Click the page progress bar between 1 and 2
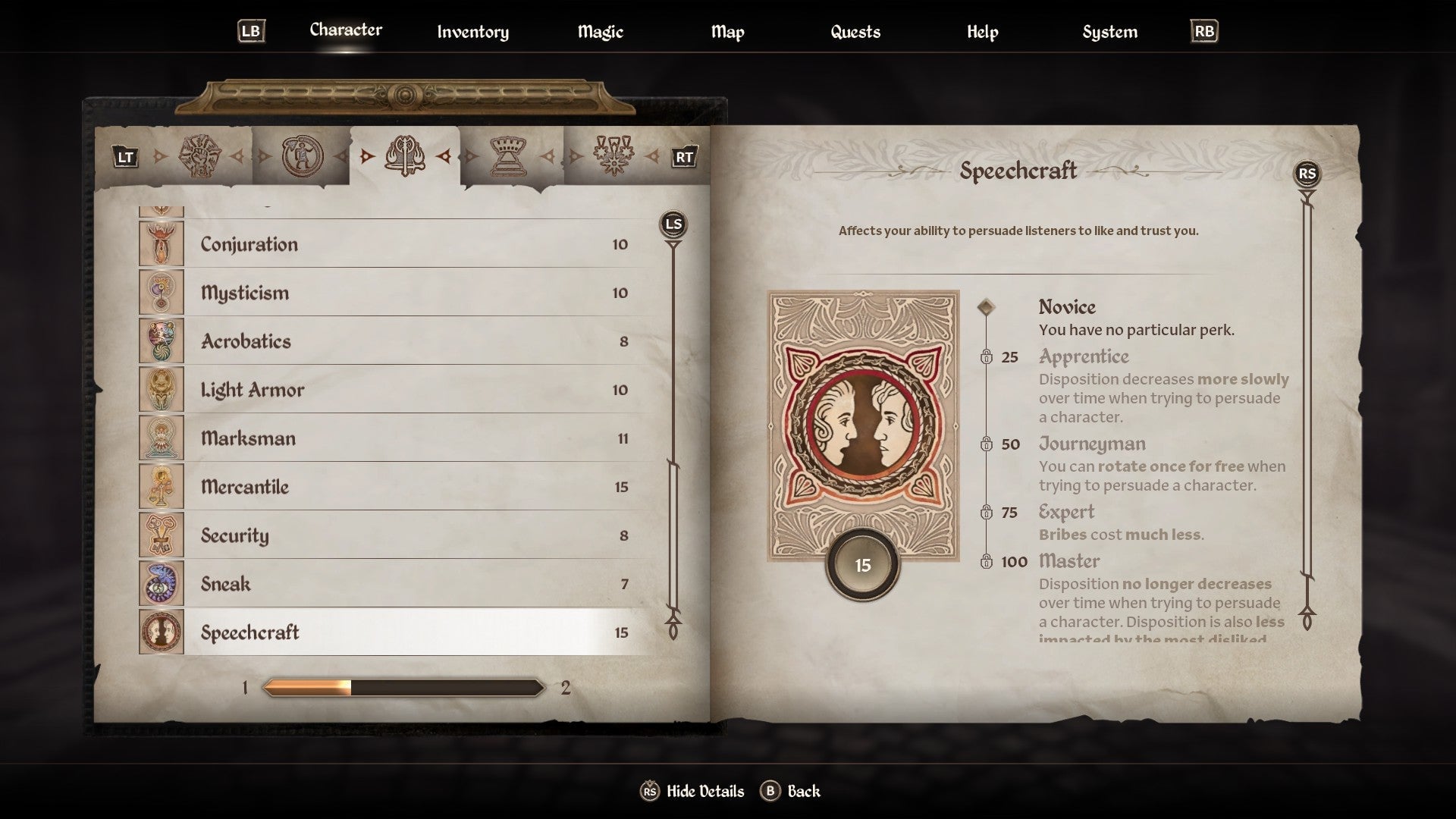The width and height of the screenshot is (1456, 819). coord(404,688)
